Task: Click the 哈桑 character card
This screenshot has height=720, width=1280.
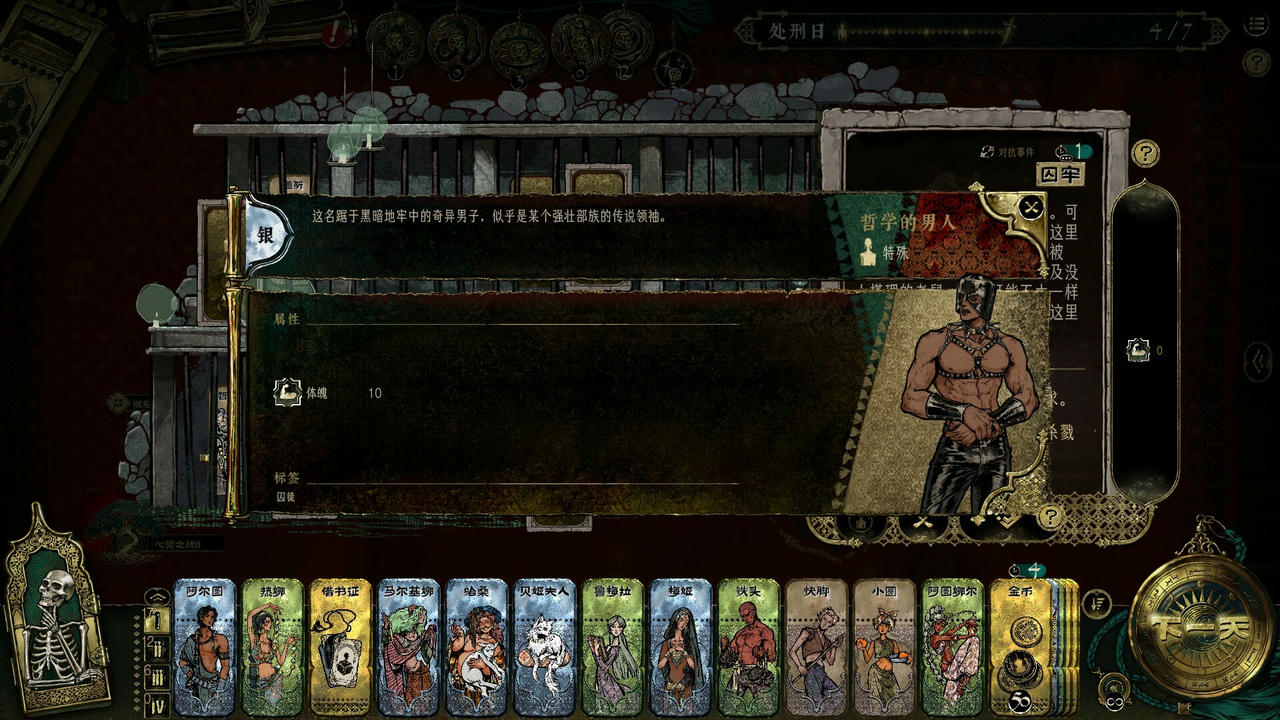Action: pyautogui.click(x=476, y=647)
